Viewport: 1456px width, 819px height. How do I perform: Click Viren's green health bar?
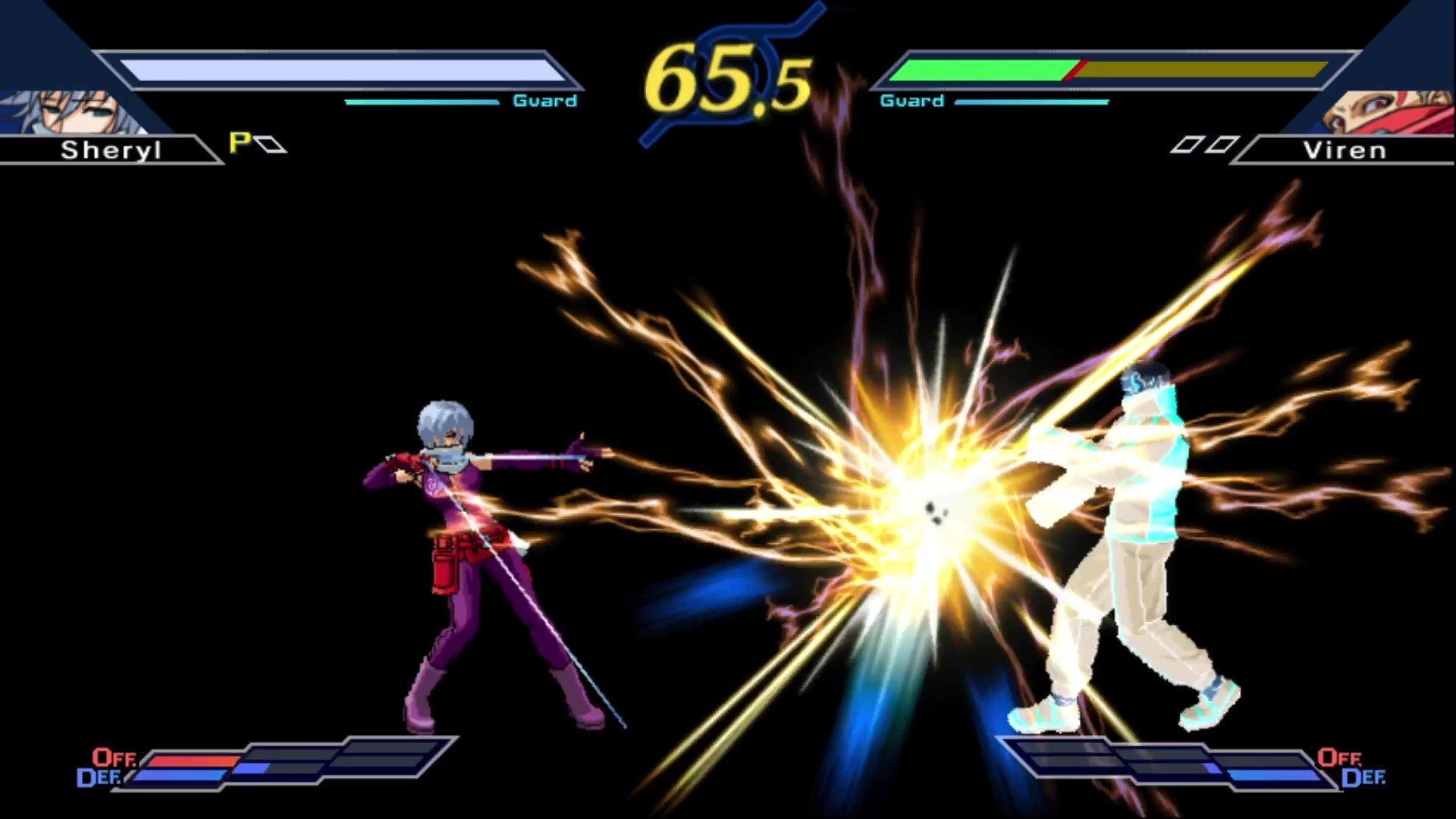(x=986, y=68)
